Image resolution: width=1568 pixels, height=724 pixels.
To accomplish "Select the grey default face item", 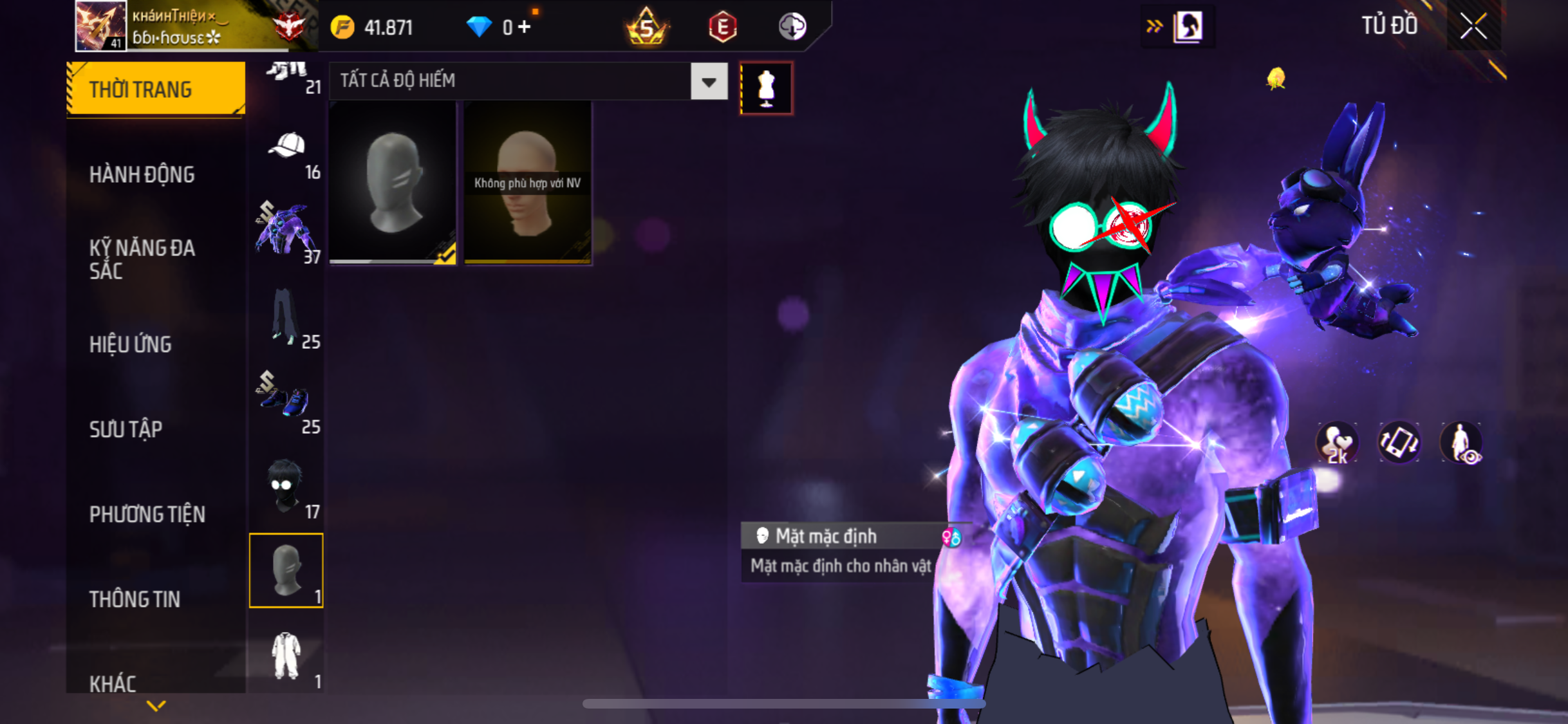I will [393, 183].
